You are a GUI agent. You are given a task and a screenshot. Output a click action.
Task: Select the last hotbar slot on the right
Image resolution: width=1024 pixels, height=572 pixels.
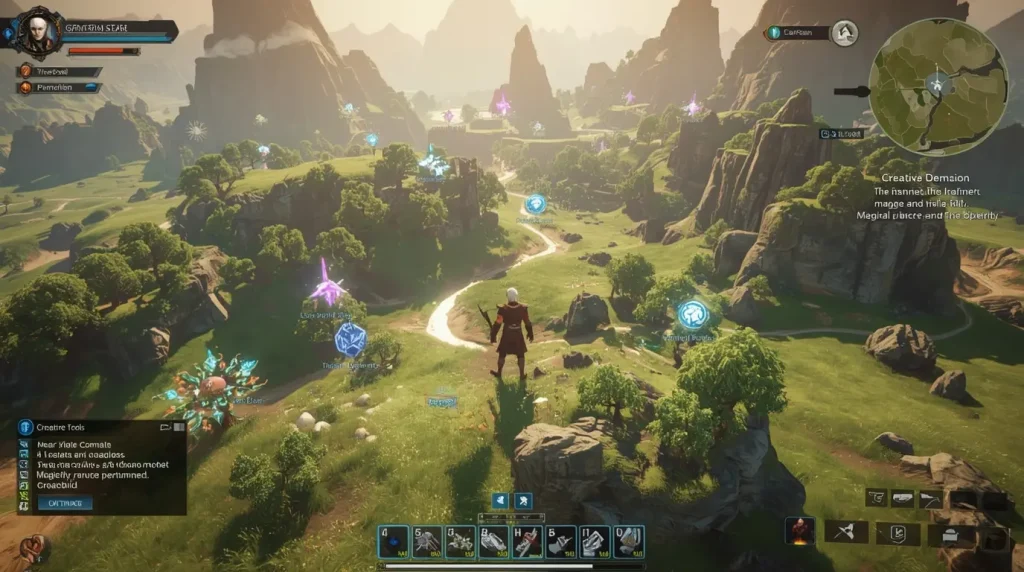click(x=628, y=541)
